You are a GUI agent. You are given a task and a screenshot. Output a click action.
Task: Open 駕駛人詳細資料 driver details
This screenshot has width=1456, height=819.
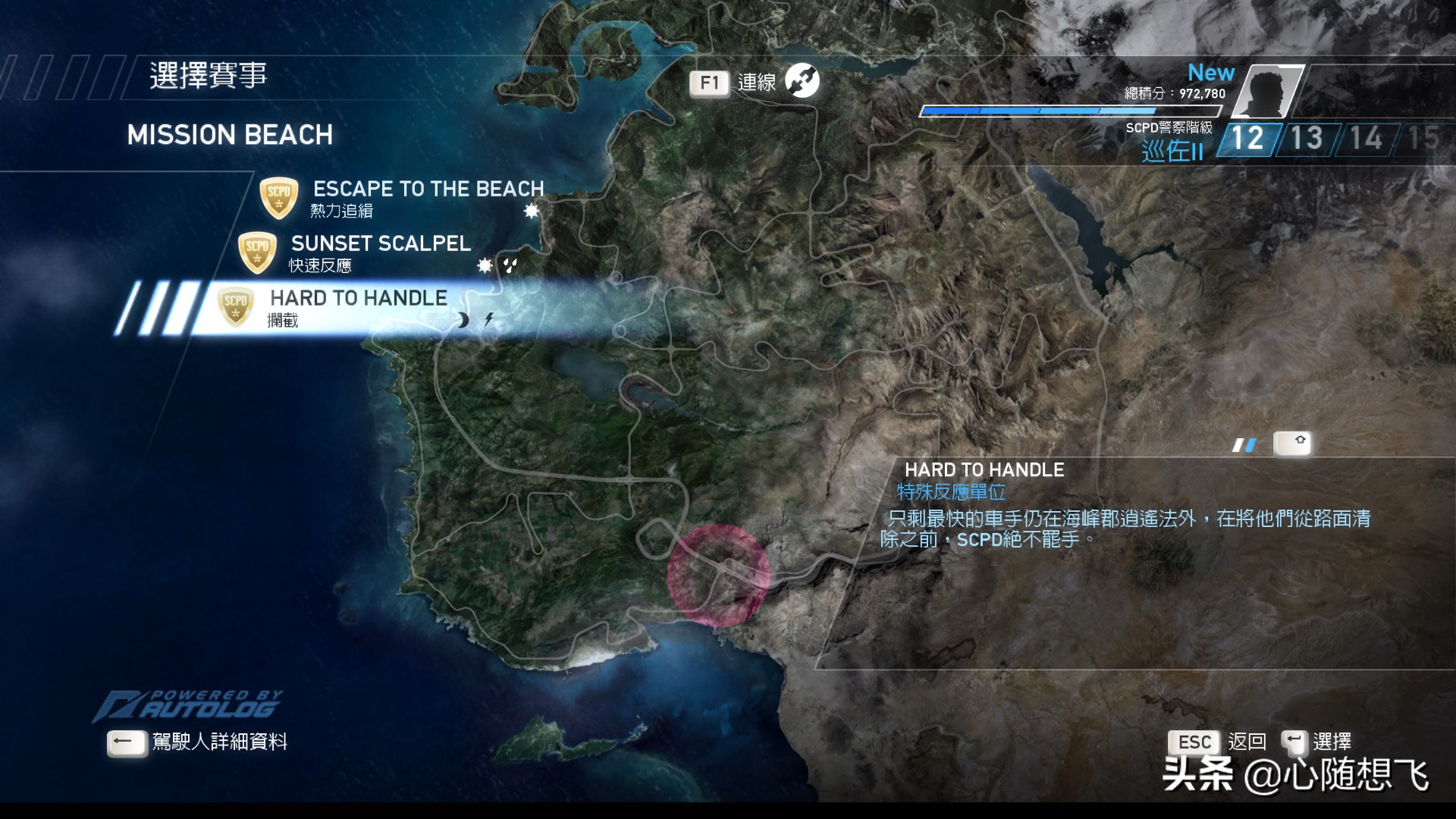tap(219, 742)
